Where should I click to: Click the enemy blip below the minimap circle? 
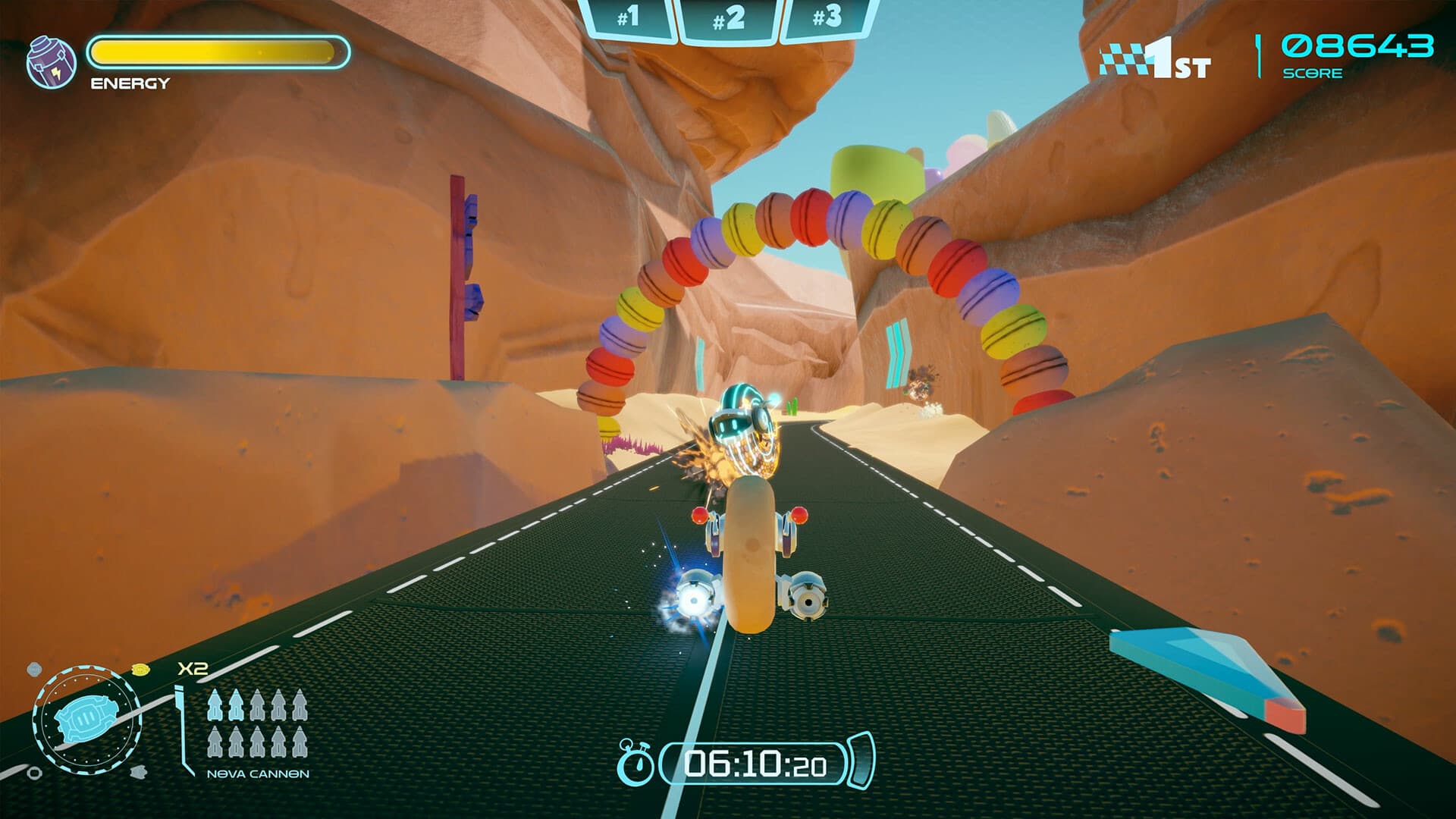pyautogui.click(x=140, y=773)
